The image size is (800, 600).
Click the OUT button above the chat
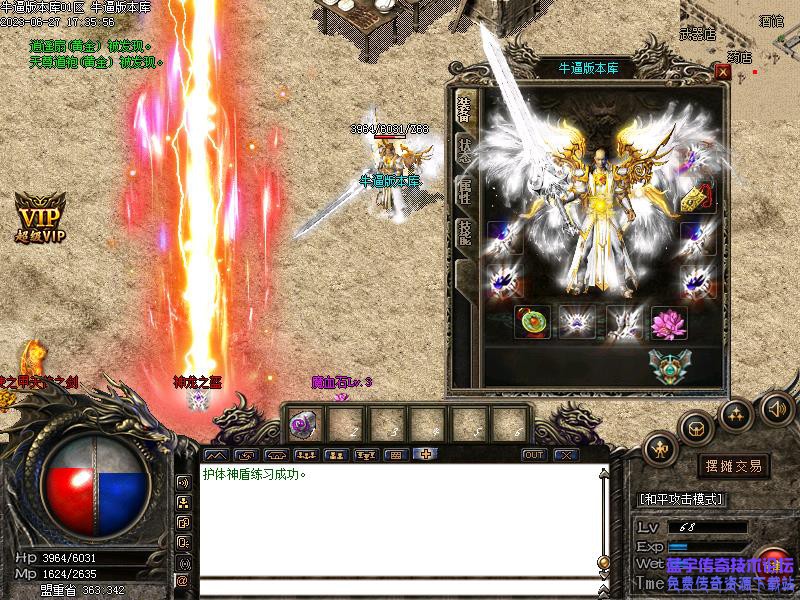click(x=534, y=455)
